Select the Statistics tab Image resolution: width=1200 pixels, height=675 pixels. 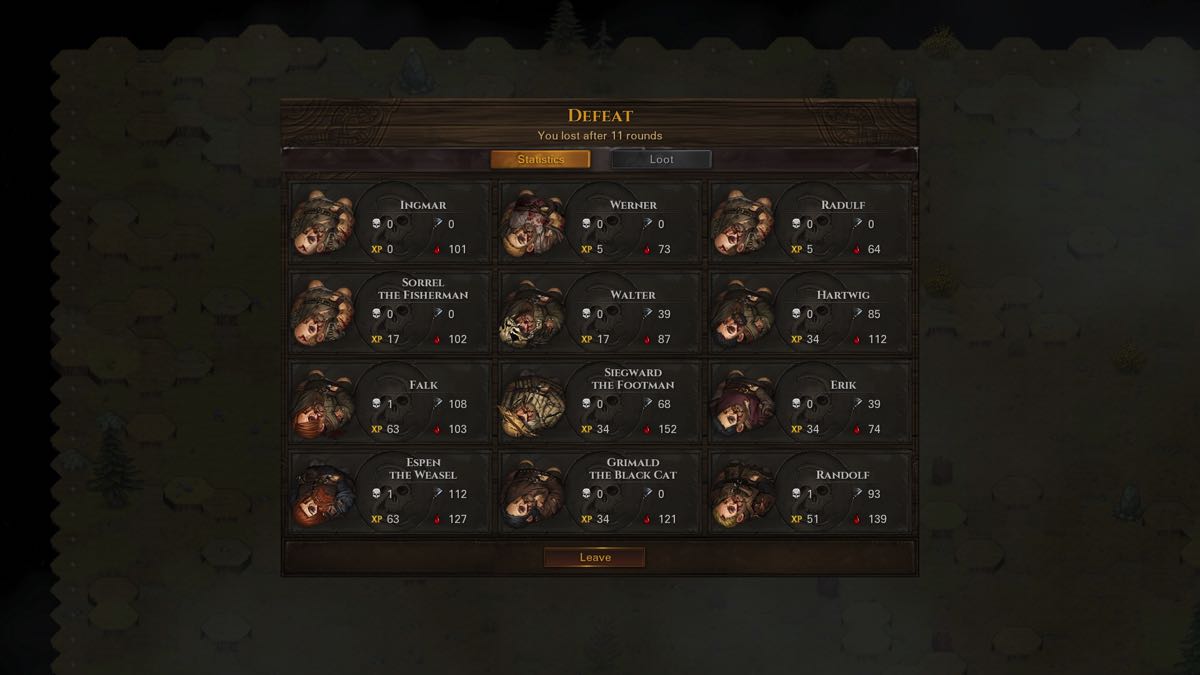coord(540,159)
